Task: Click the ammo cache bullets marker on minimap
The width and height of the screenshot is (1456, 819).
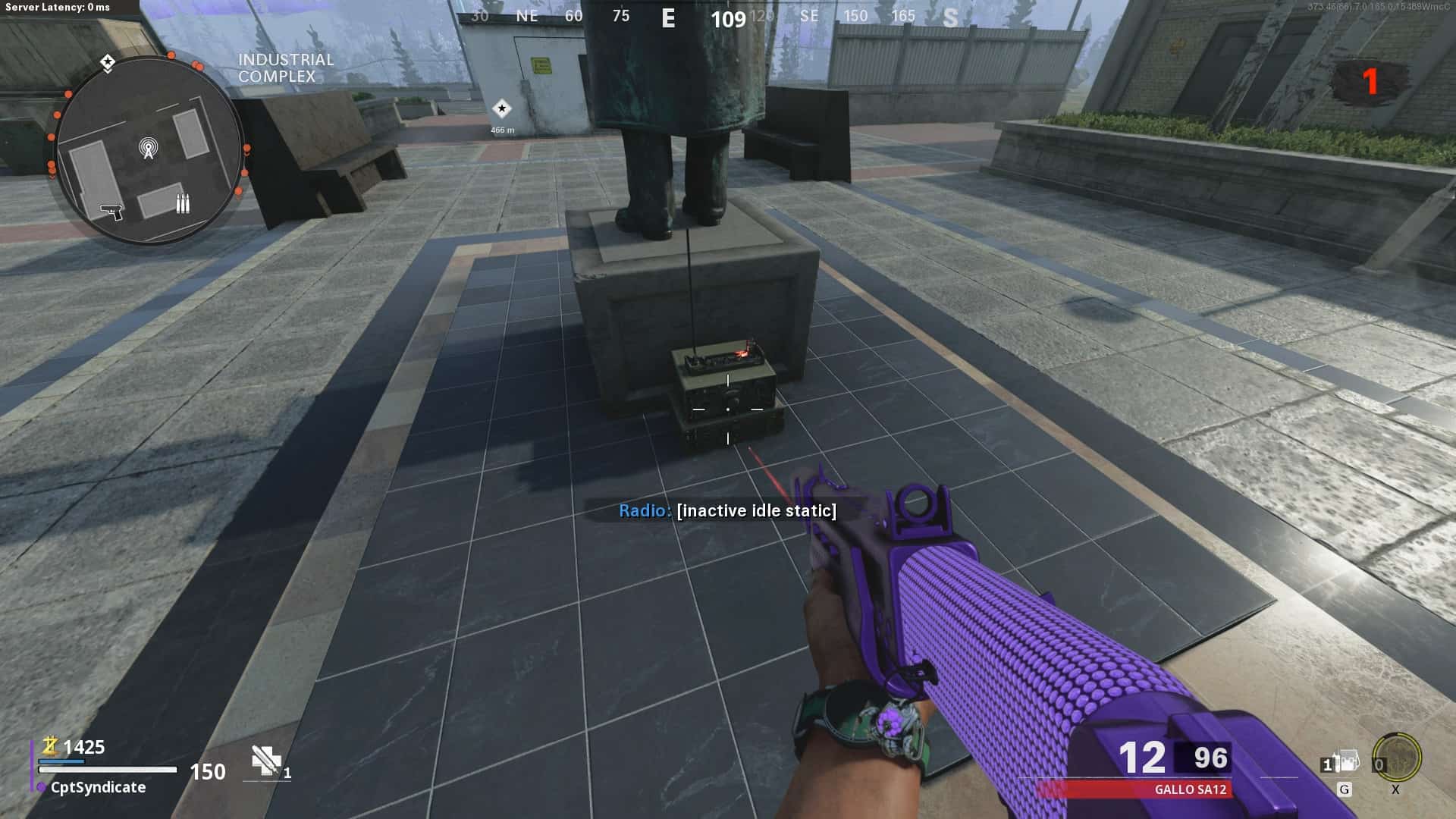Action: pyautogui.click(x=183, y=203)
